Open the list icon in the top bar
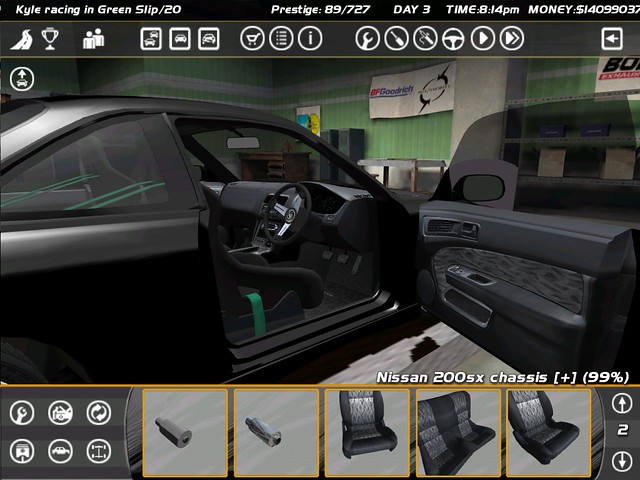 pos(281,39)
